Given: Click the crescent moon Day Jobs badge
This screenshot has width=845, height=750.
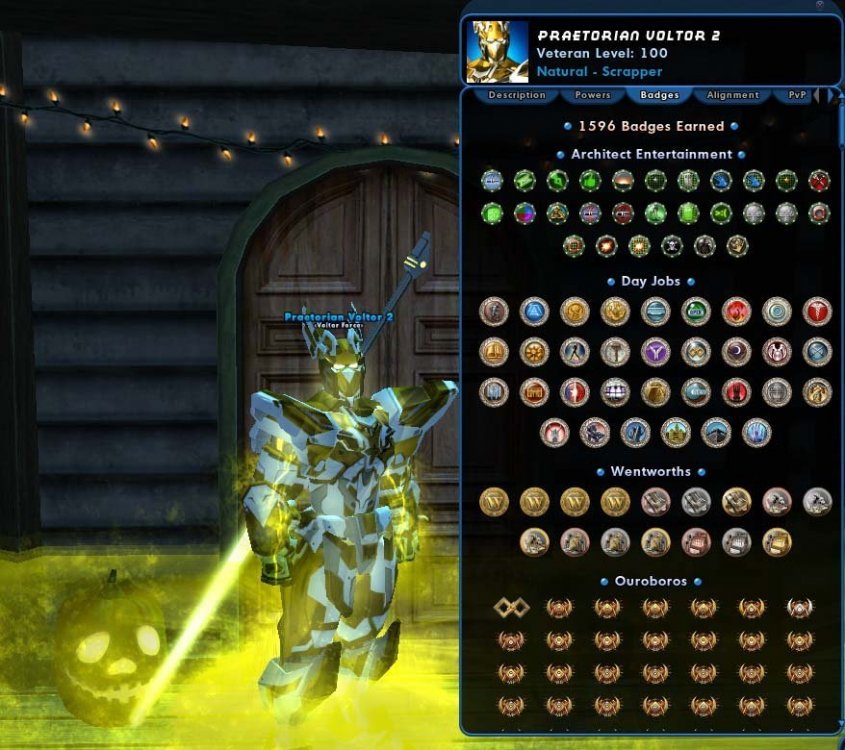Looking at the screenshot, I should point(736,351).
